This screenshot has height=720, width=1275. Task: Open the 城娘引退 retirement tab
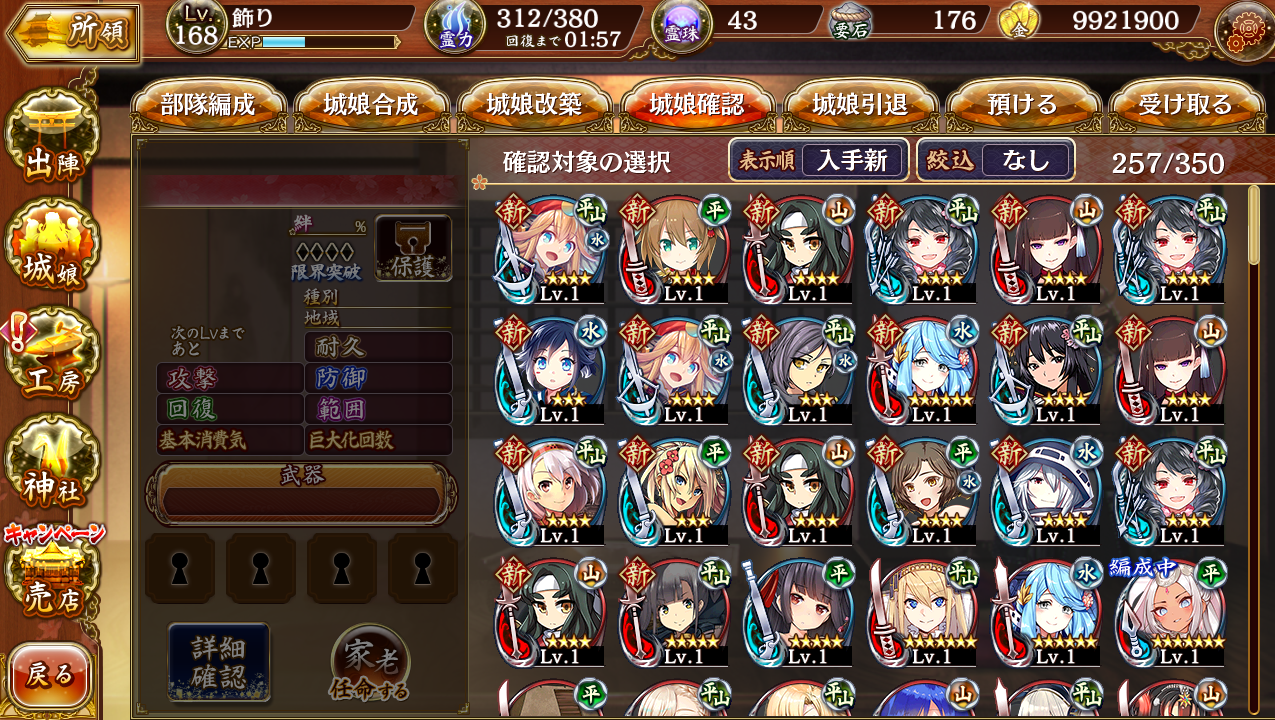pyautogui.click(x=860, y=105)
